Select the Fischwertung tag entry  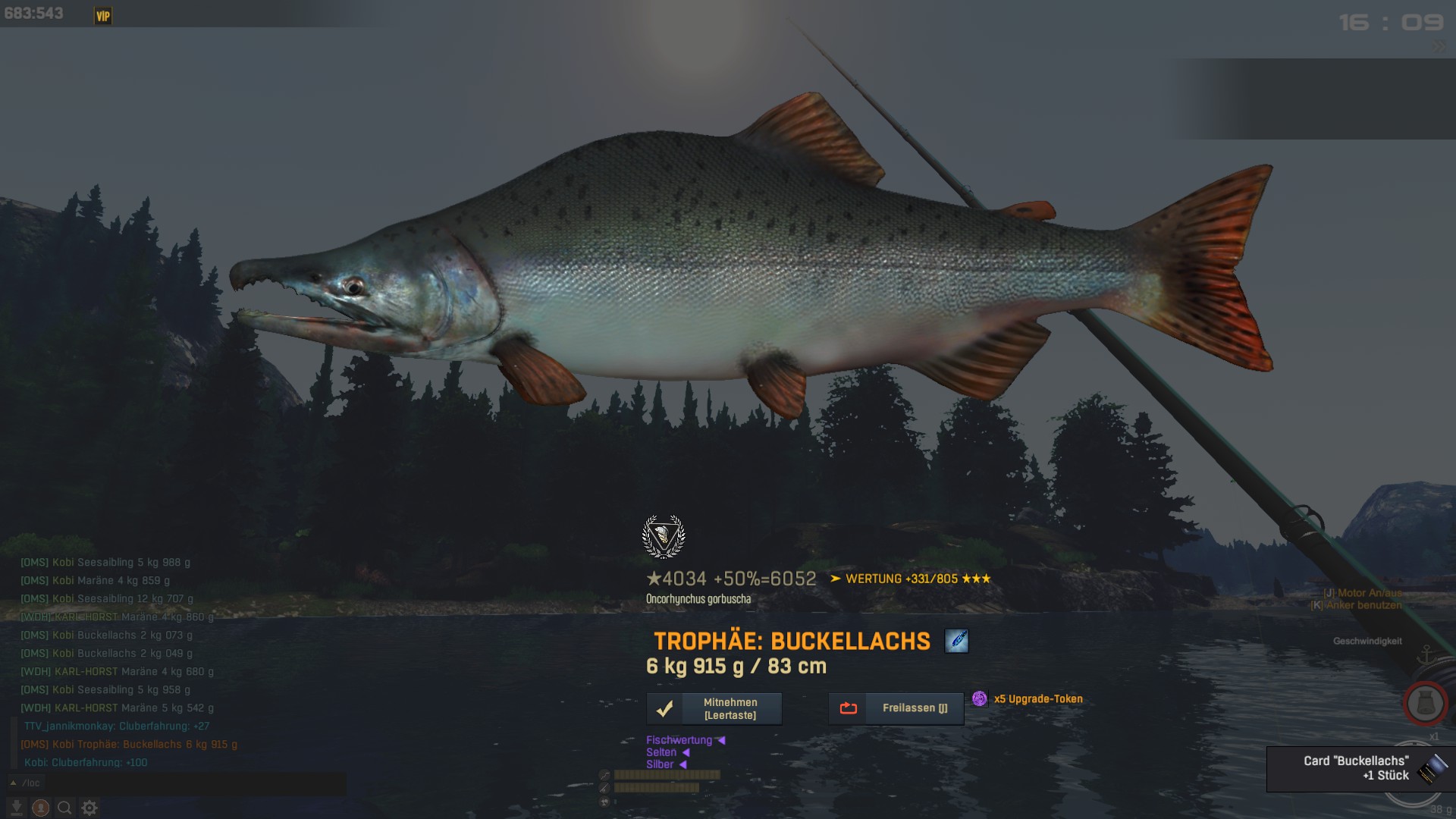tap(679, 740)
